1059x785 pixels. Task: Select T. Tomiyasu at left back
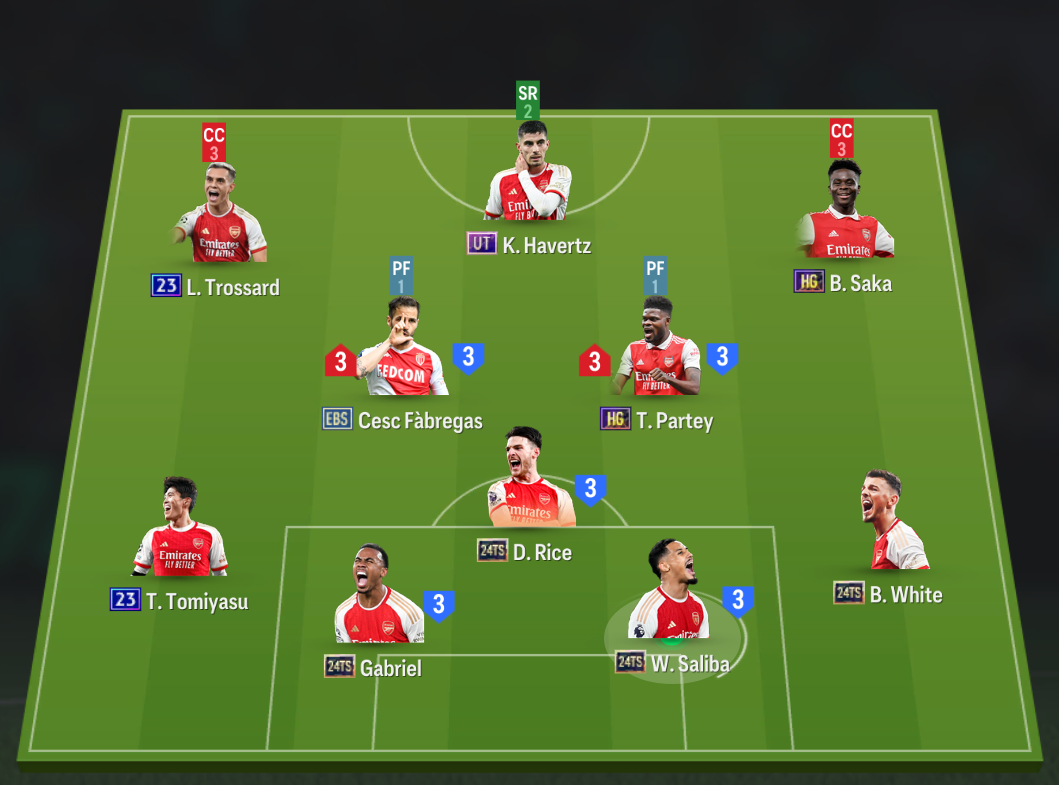181,531
